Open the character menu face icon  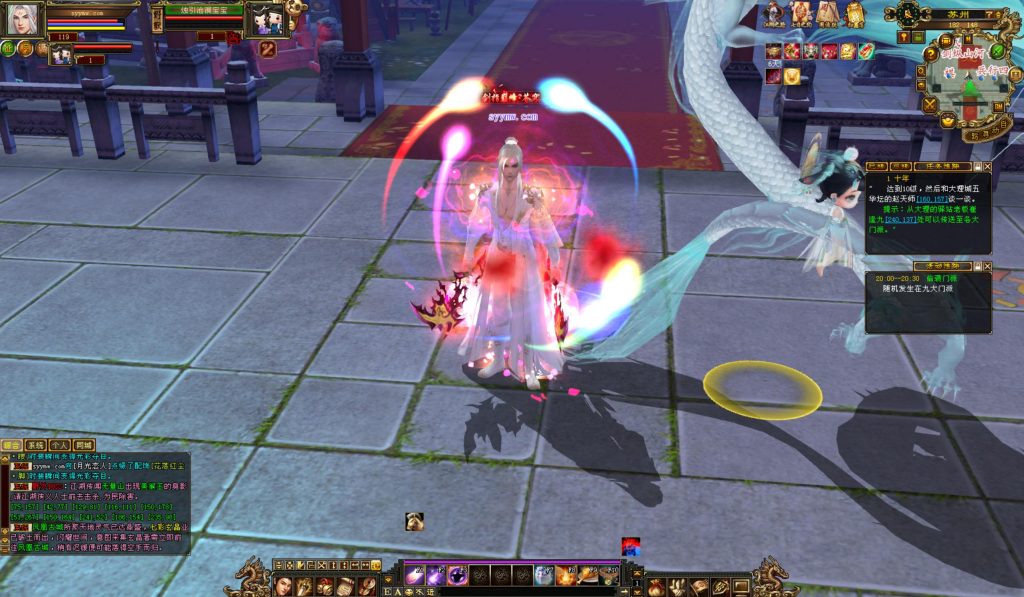[x=281, y=585]
